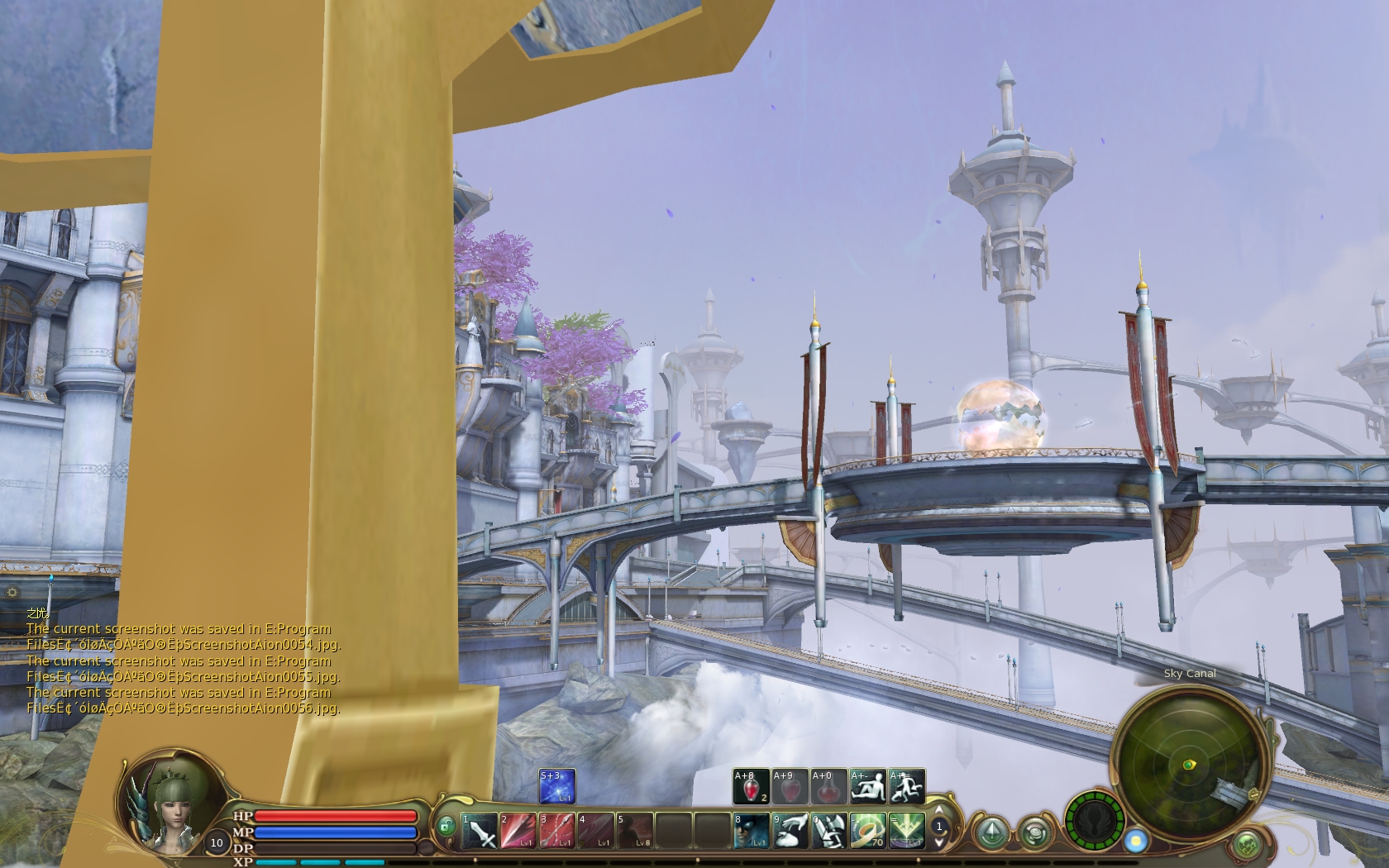Click the running figure icon
This screenshot has height=868, width=1389.
pyautogui.click(x=906, y=786)
